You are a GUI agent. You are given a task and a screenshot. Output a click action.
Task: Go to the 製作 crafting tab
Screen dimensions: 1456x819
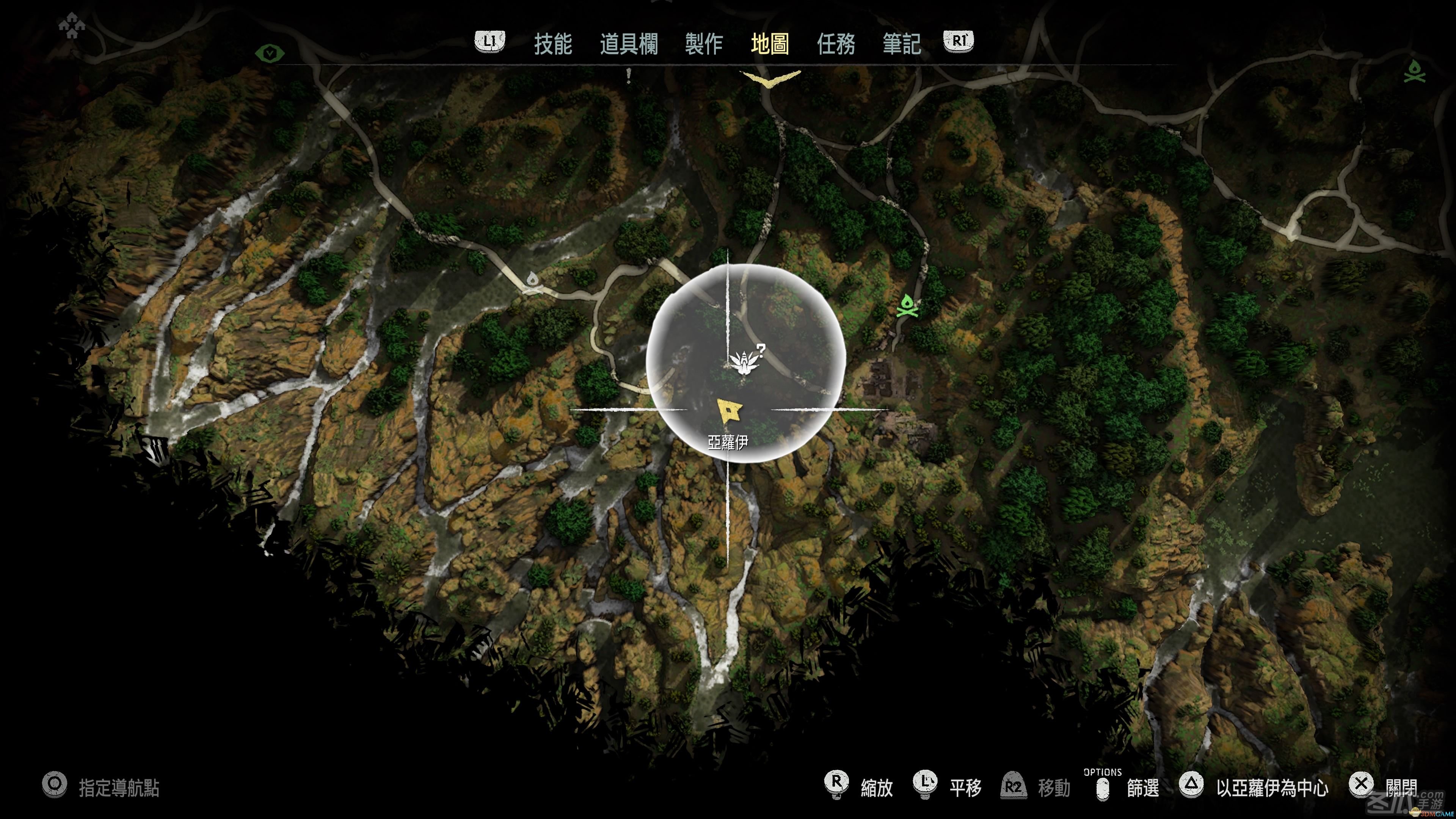pyautogui.click(x=704, y=44)
